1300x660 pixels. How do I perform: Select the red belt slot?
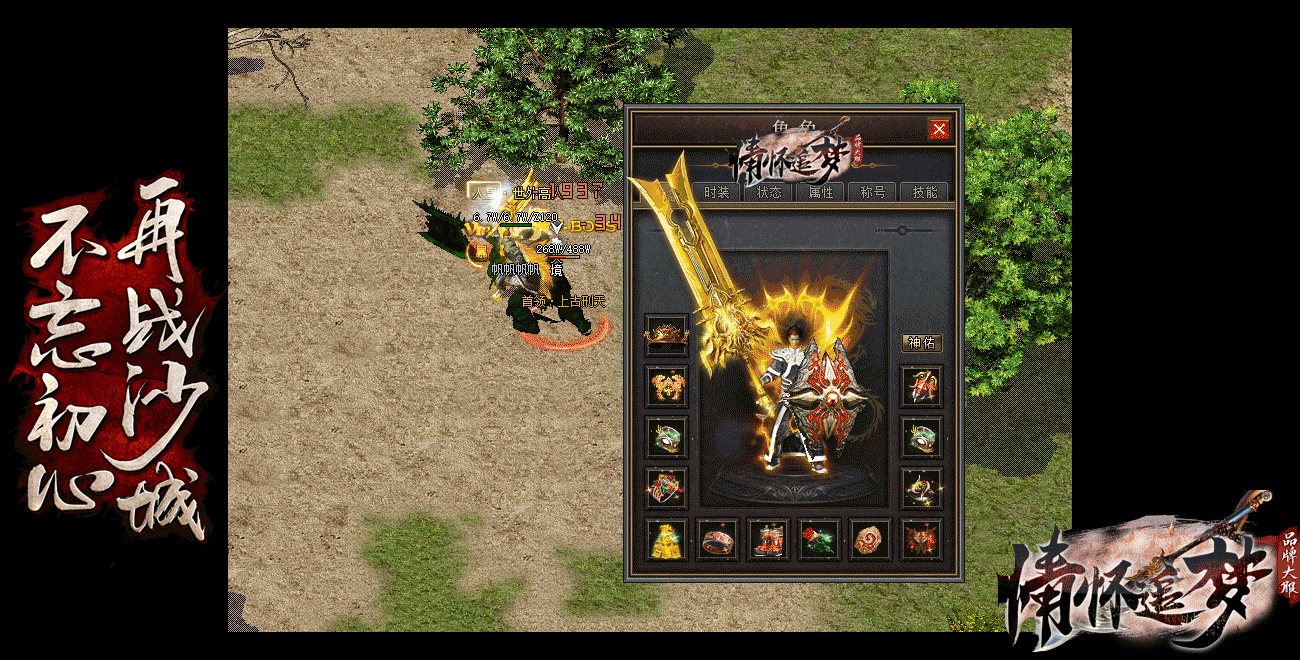[717, 539]
